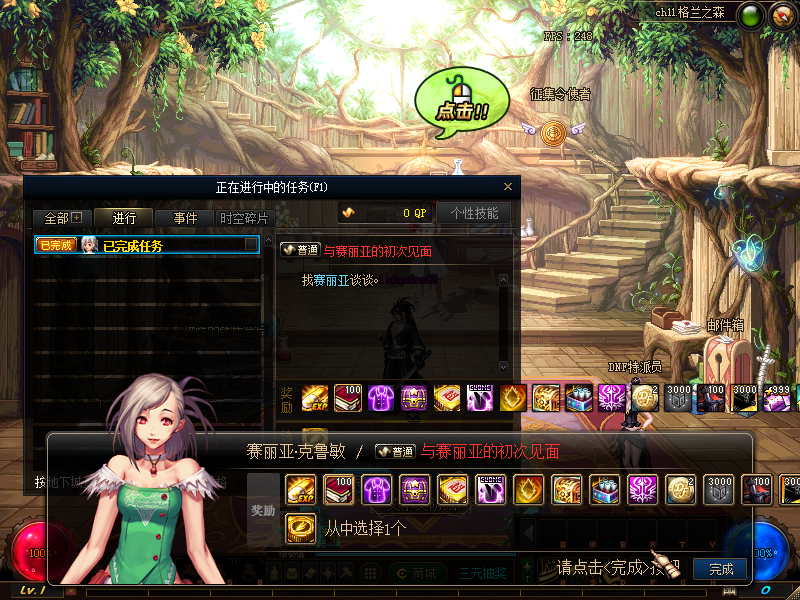Click the purple wings emblem reward icon in dialogue
This screenshot has height=600, width=800.
click(x=642, y=489)
